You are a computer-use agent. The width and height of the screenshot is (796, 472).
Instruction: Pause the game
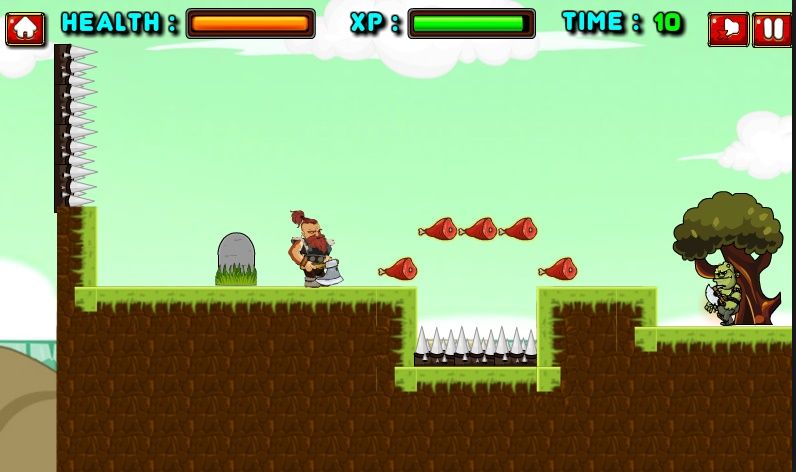point(772,29)
